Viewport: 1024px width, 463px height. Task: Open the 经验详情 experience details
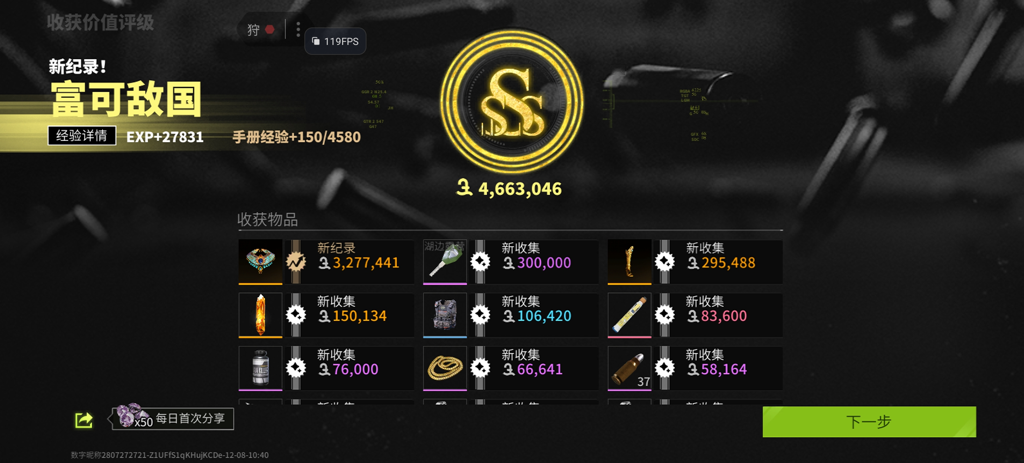pyautogui.click(x=82, y=136)
